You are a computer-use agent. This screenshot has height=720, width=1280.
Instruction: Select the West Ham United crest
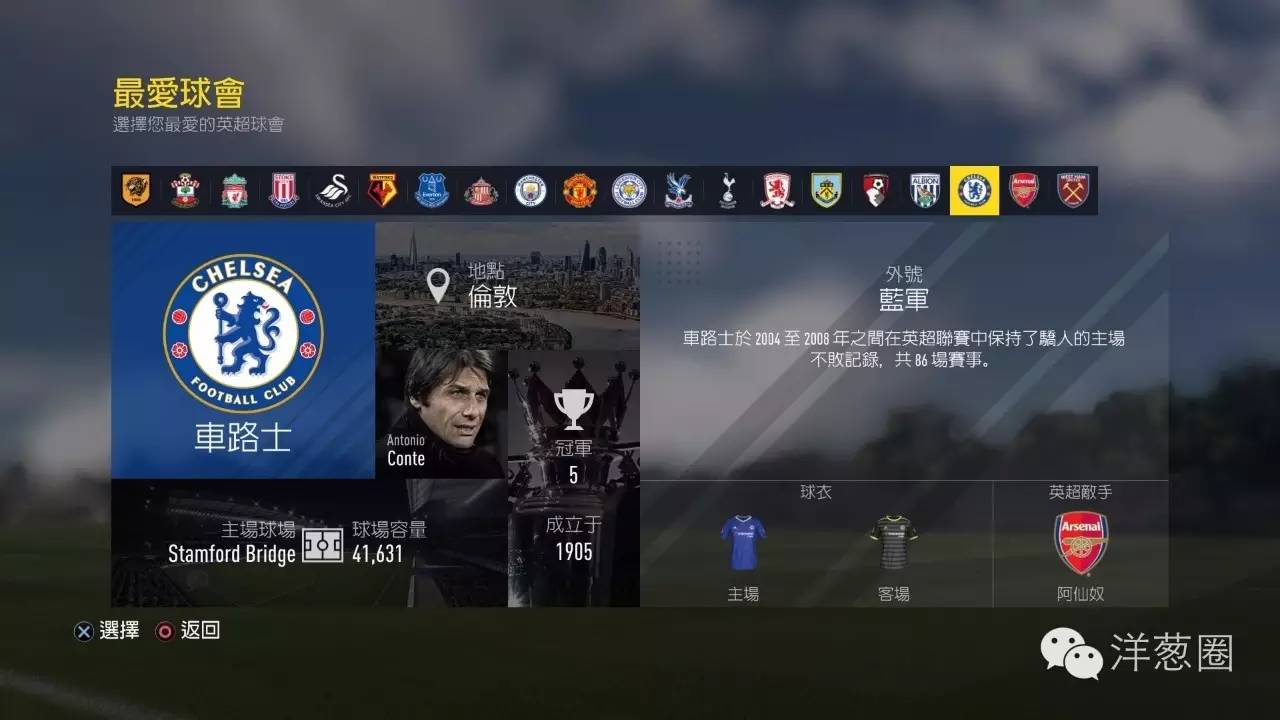pyautogui.click(x=1072, y=190)
